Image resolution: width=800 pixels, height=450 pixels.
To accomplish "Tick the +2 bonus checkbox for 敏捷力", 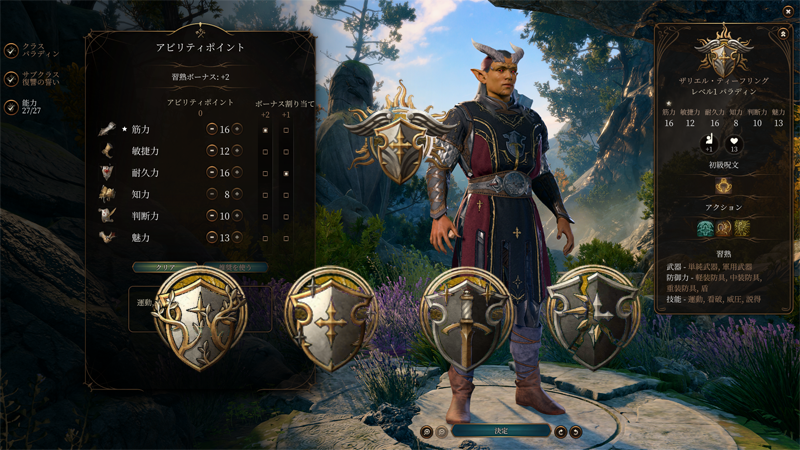I will [x=265, y=151].
